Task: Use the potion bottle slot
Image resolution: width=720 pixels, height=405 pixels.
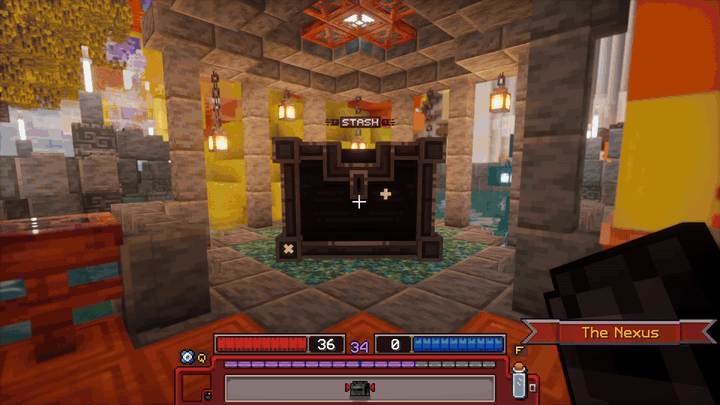Action: 518,382
